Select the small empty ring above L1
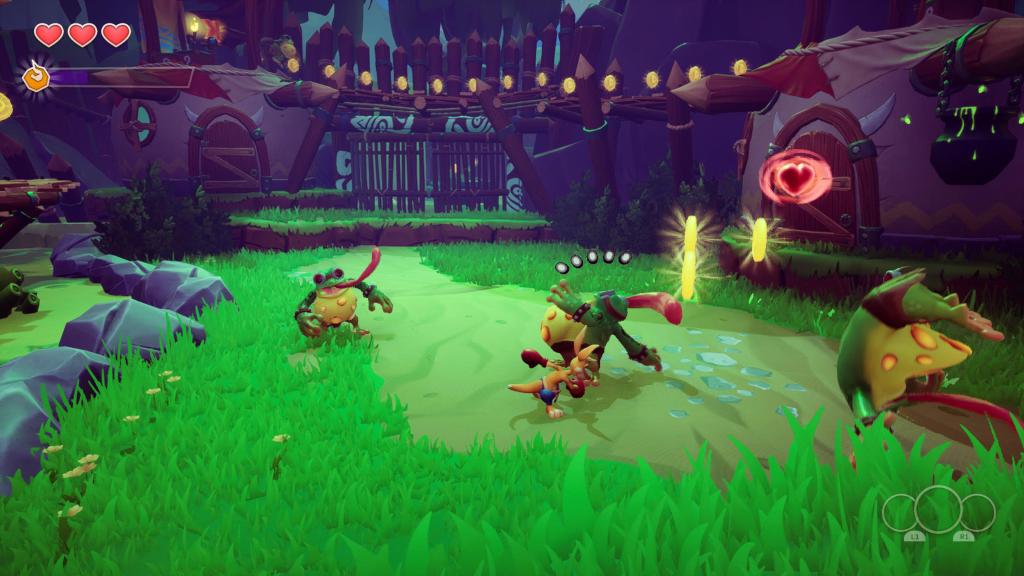1024x576 pixels. click(x=900, y=513)
